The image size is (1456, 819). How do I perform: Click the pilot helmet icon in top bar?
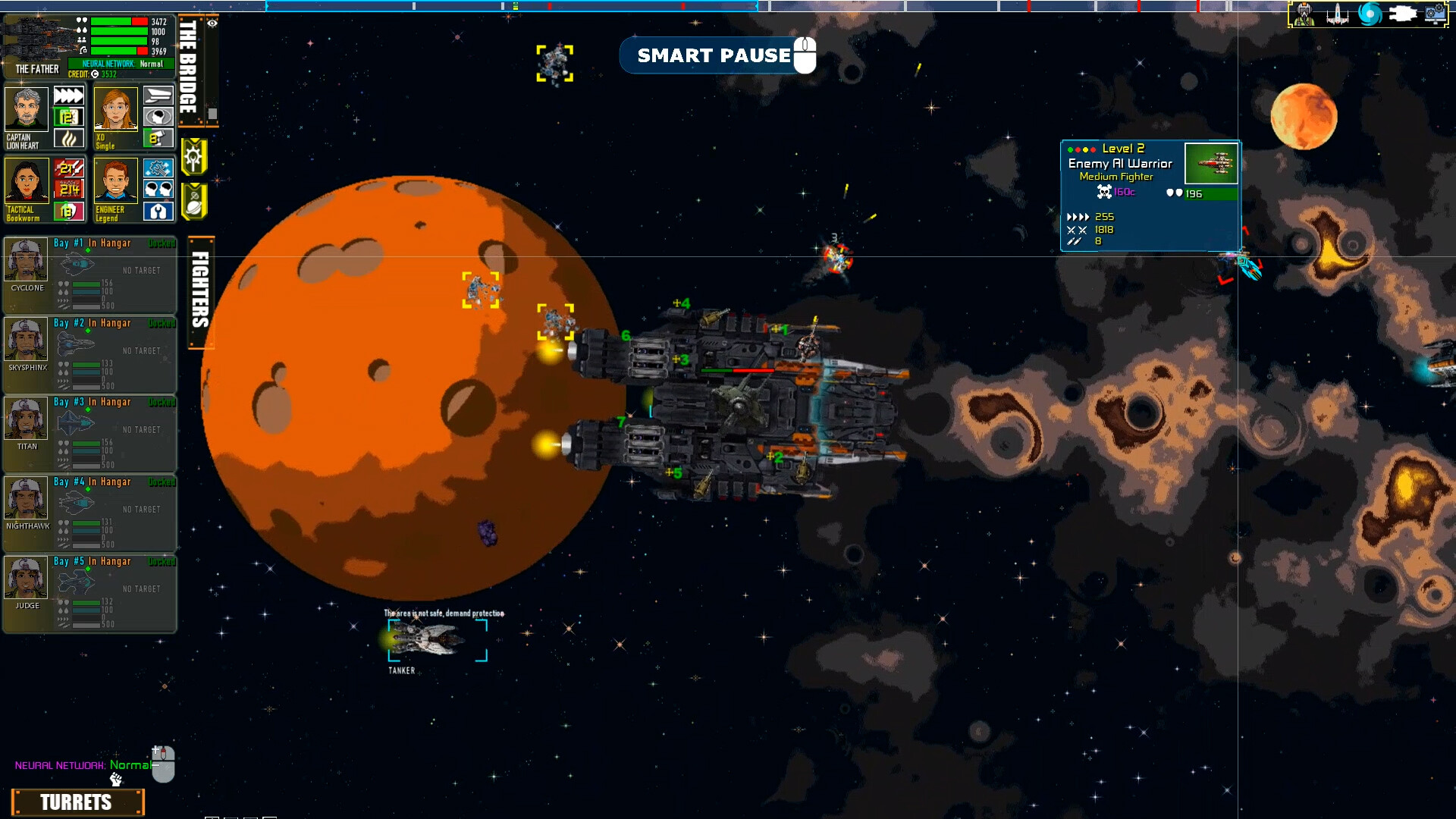tap(1304, 14)
